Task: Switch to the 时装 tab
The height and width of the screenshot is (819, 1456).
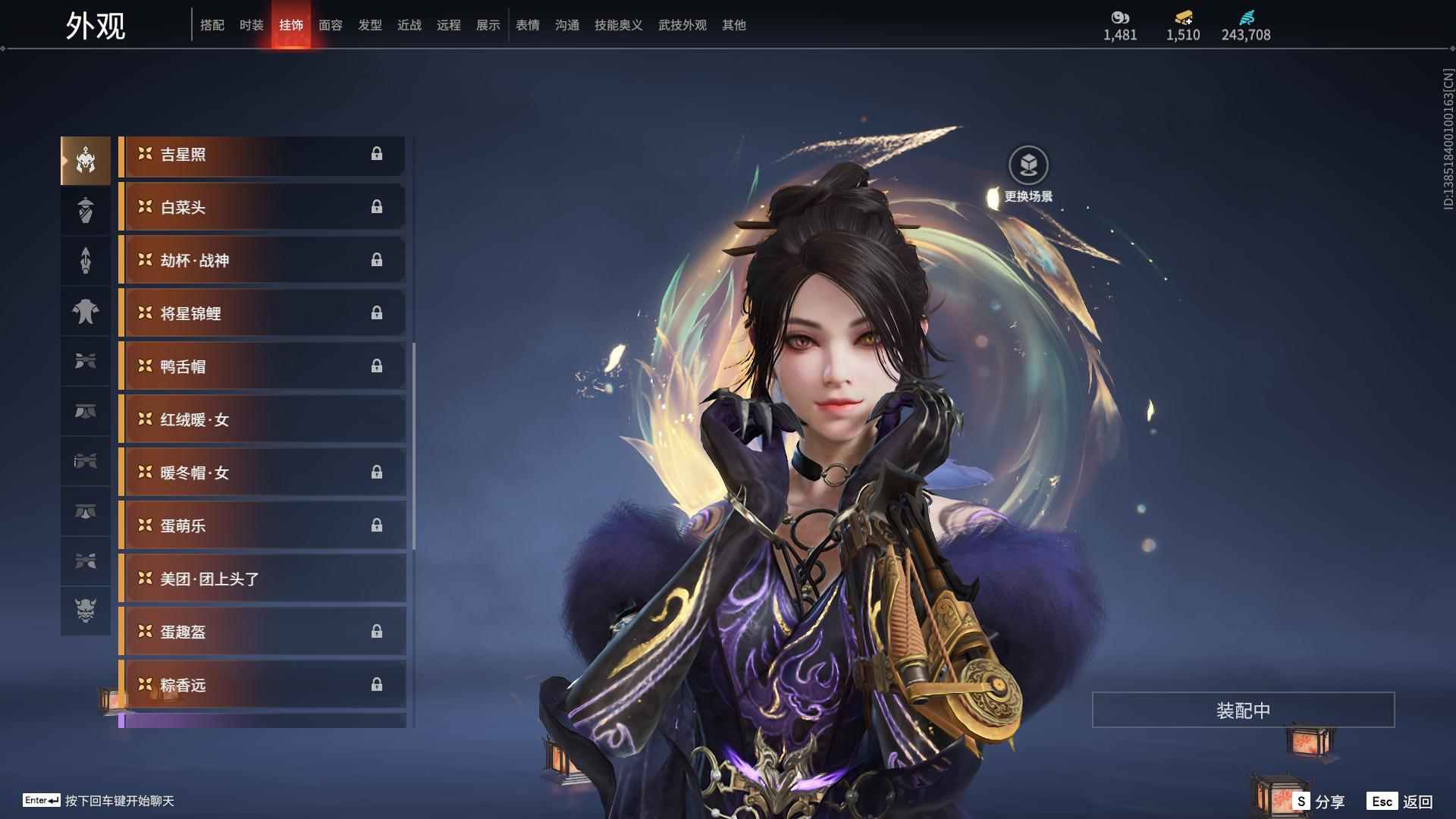Action: click(251, 24)
